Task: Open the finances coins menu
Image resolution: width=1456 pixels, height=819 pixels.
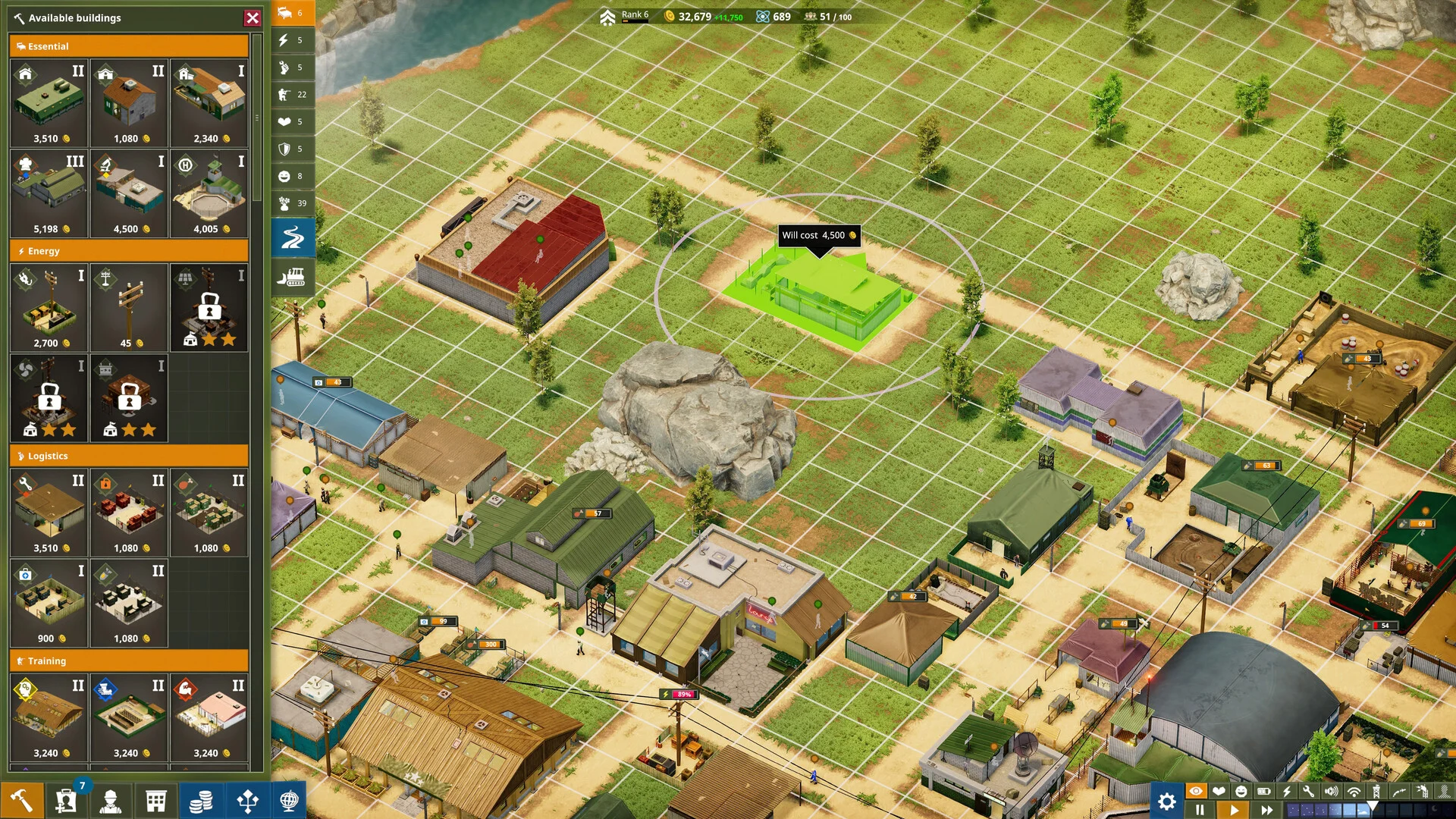Action: pos(200,800)
